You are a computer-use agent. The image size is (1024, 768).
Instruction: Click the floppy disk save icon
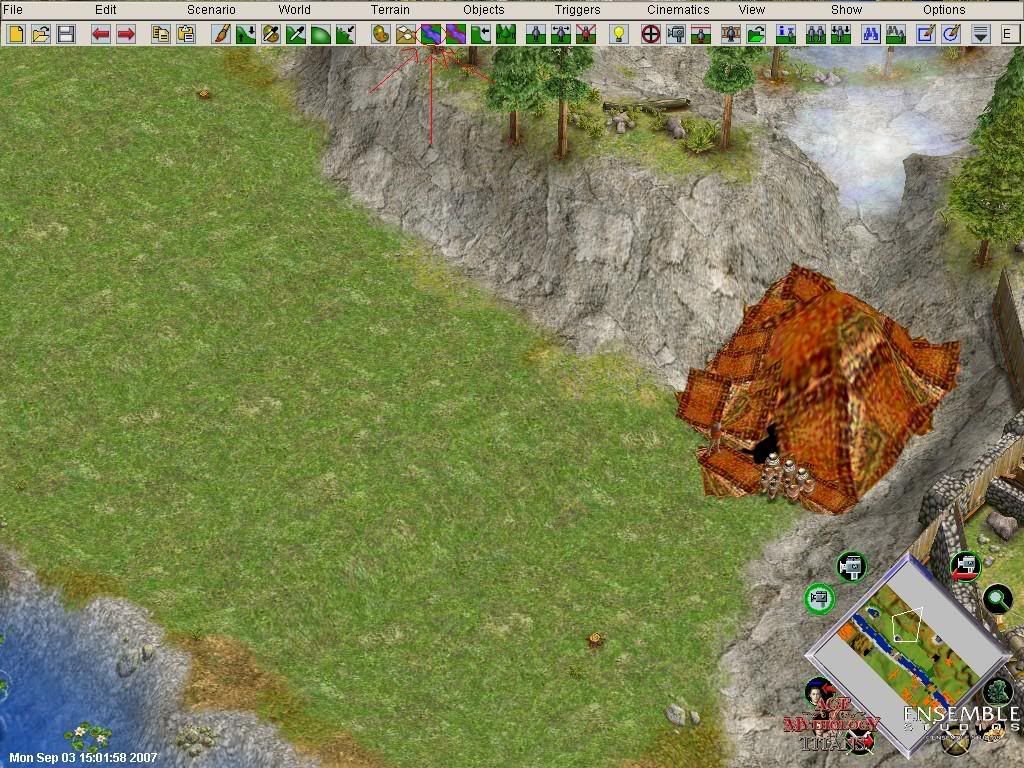pos(66,34)
